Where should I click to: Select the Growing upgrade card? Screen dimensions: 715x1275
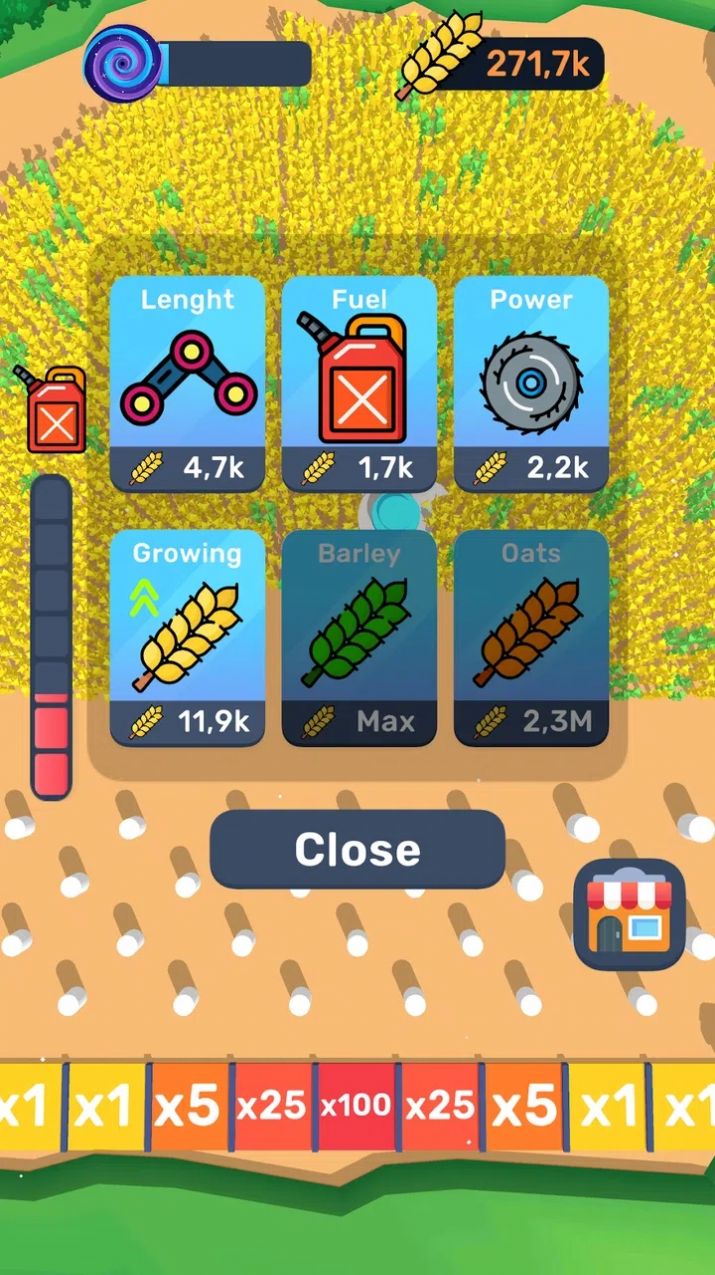(187, 638)
